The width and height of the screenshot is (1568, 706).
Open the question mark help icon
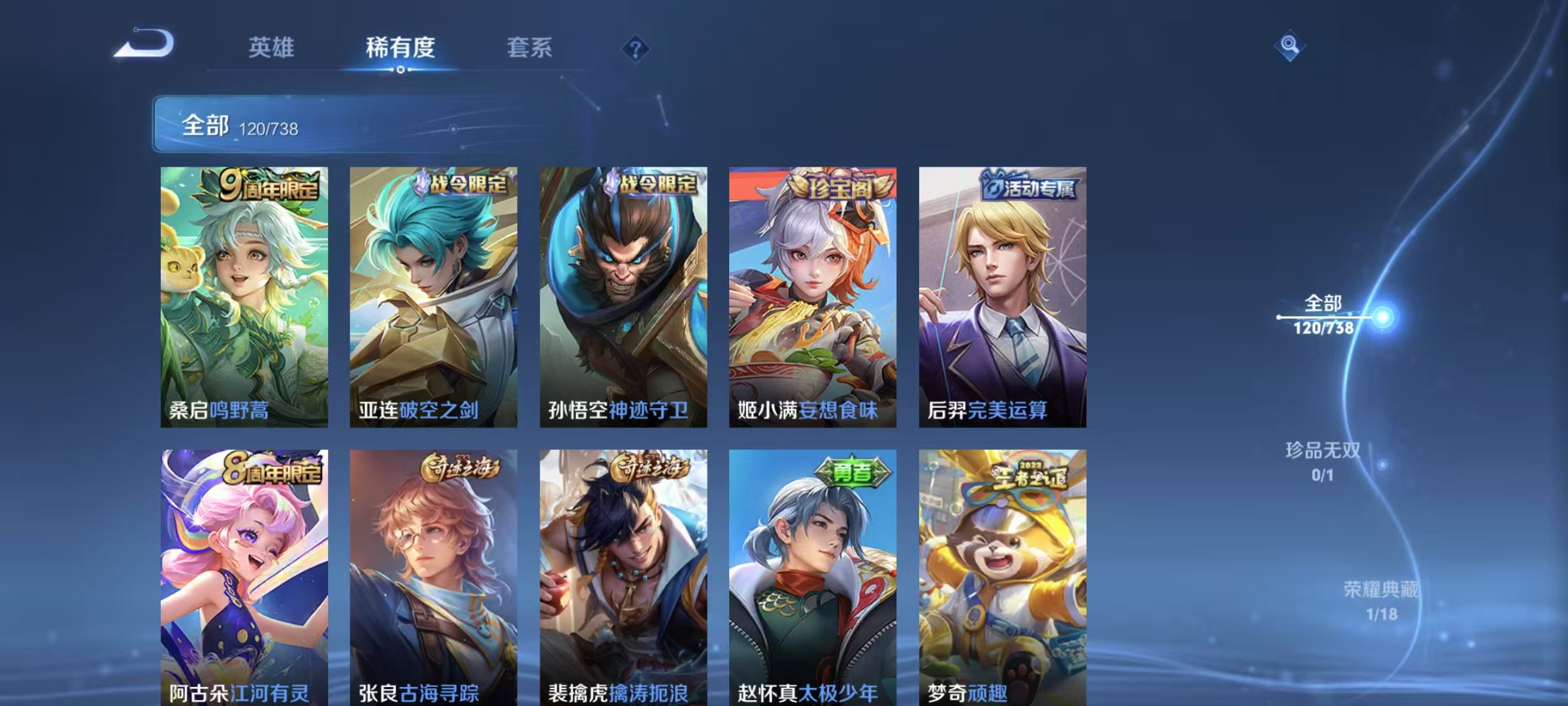pyautogui.click(x=635, y=48)
